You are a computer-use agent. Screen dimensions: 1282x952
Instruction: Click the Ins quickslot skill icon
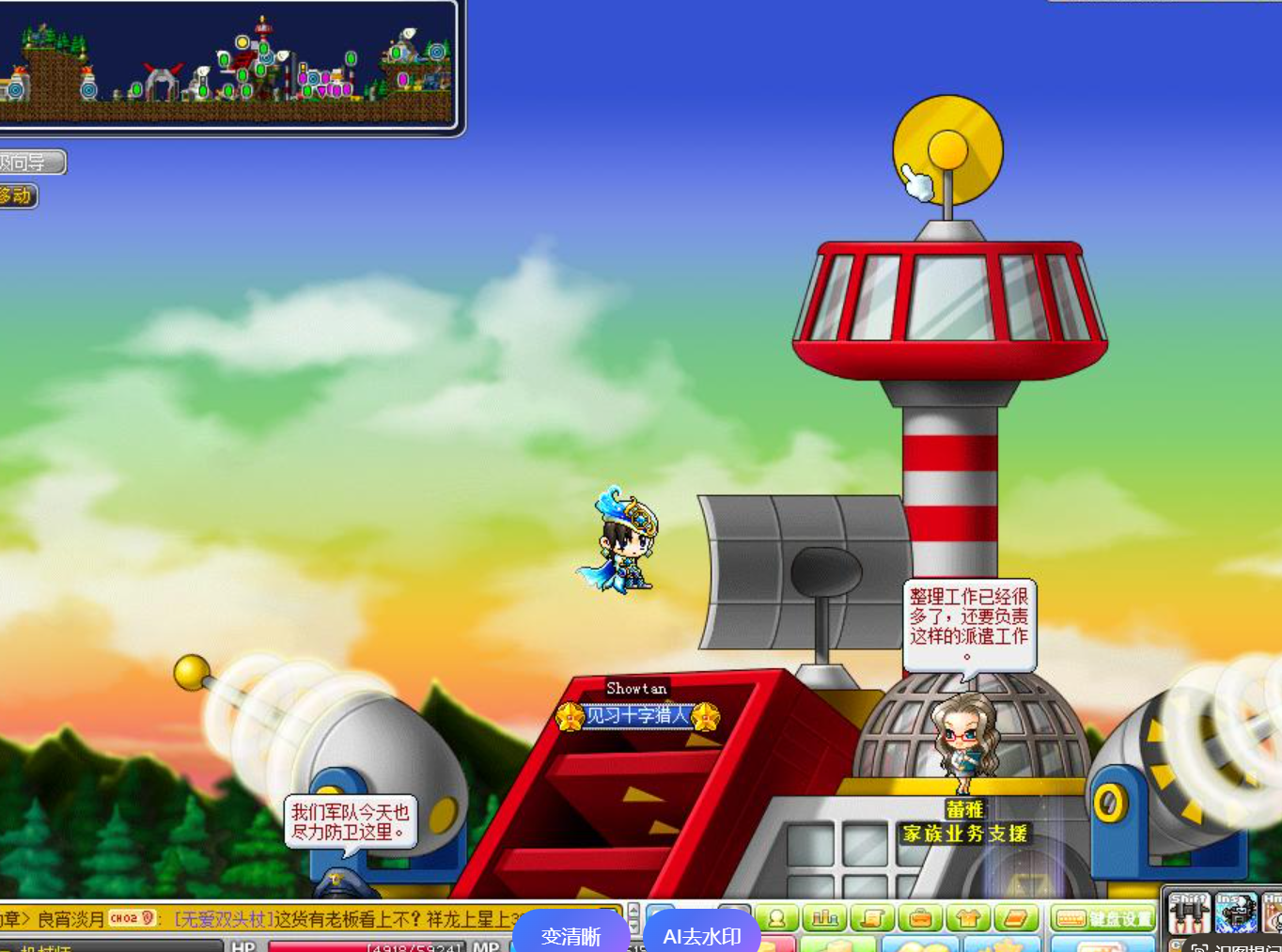[x=1235, y=913]
